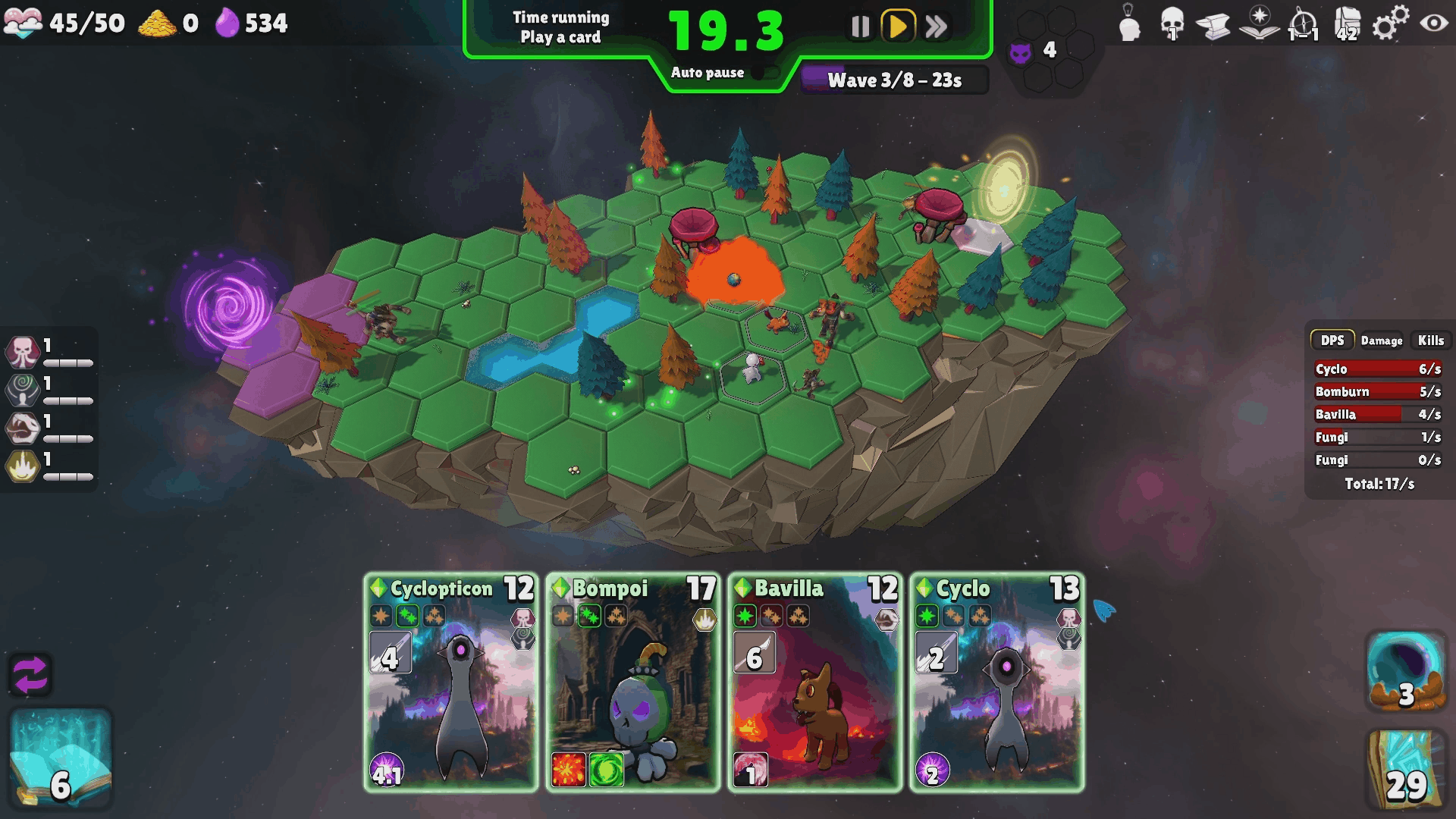Image resolution: width=1456 pixels, height=819 pixels.
Task: Show the Kills tab
Action: coord(1431,340)
